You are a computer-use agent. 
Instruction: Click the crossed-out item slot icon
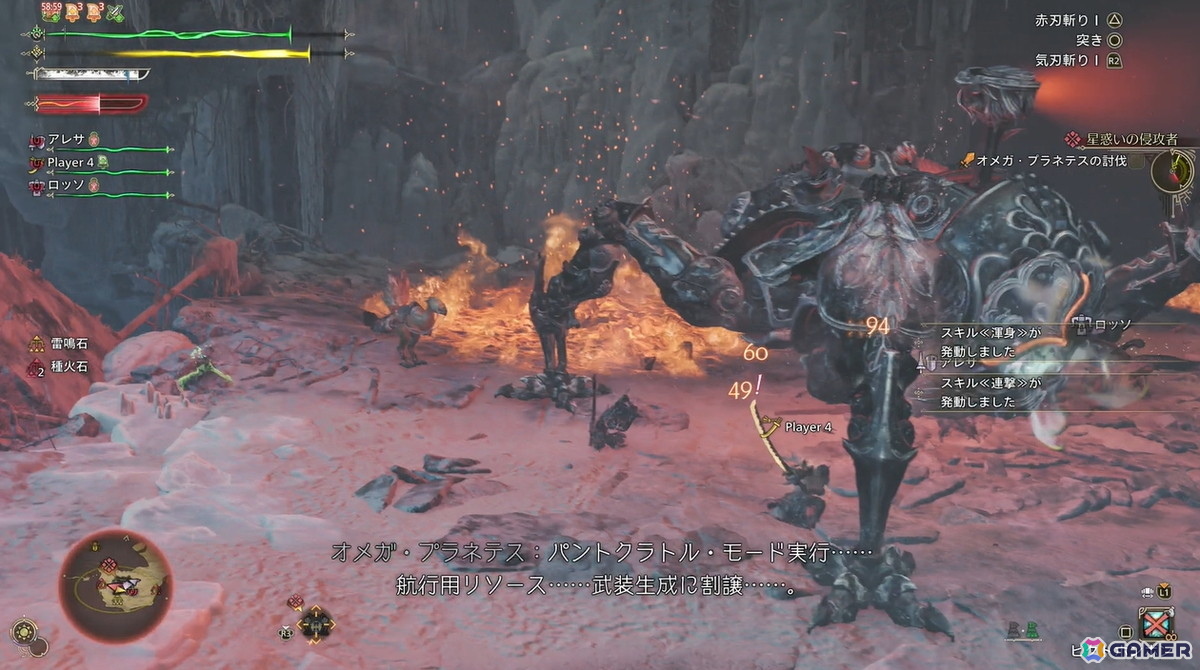pos(1158,624)
